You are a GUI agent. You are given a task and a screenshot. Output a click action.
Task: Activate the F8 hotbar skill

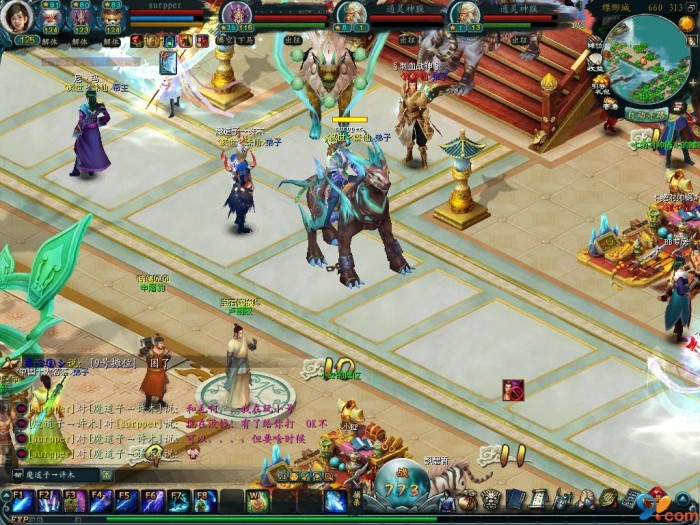click(x=204, y=499)
